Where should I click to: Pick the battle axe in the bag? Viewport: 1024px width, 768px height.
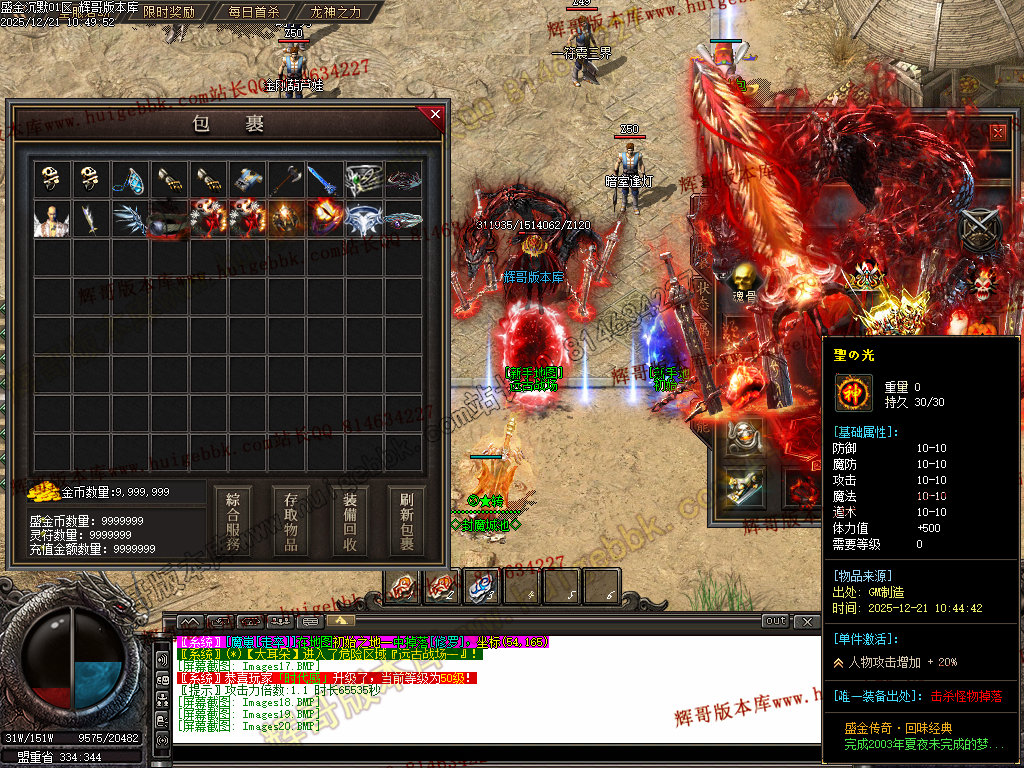point(286,179)
